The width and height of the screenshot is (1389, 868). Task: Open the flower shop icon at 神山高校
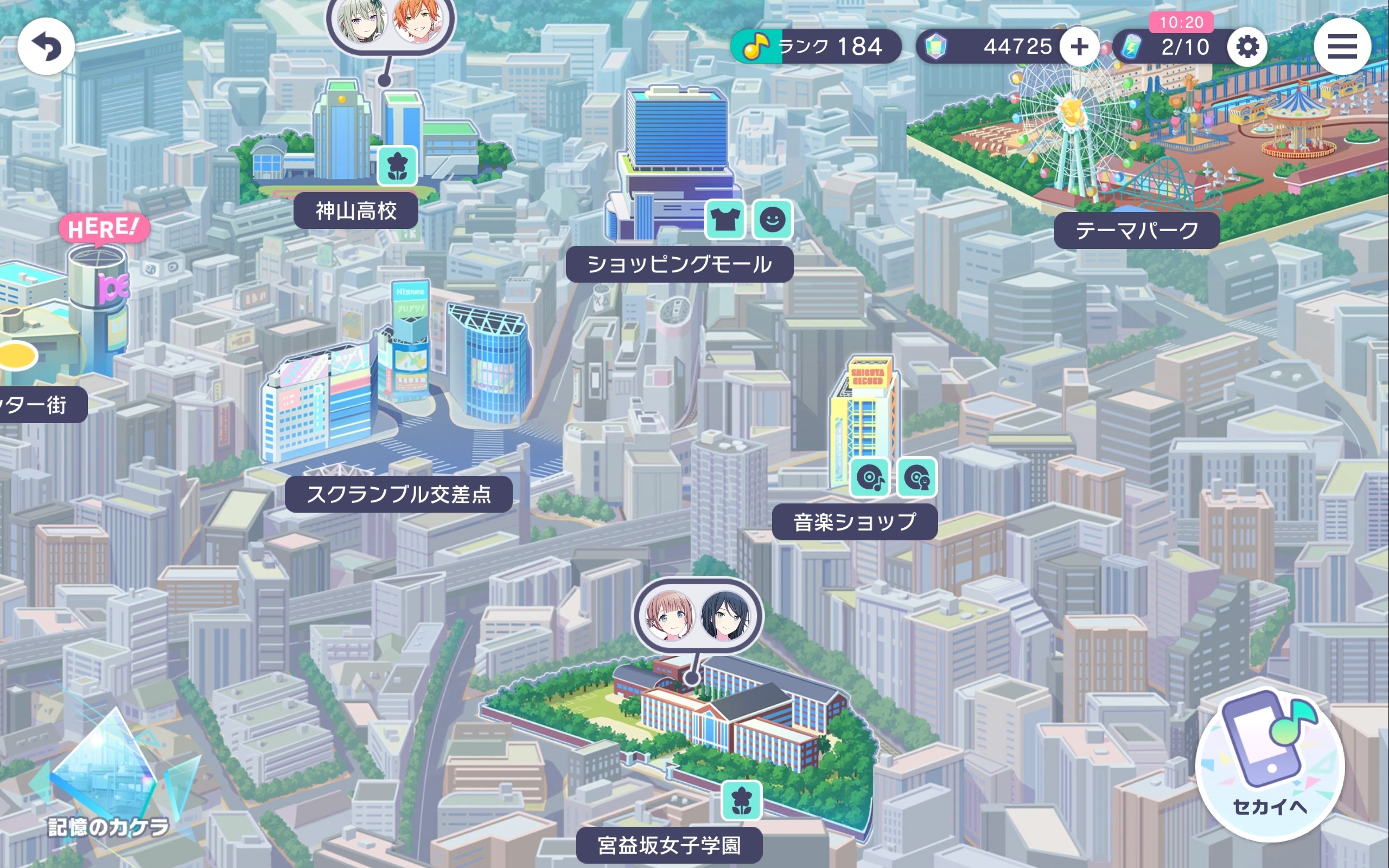[398, 165]
